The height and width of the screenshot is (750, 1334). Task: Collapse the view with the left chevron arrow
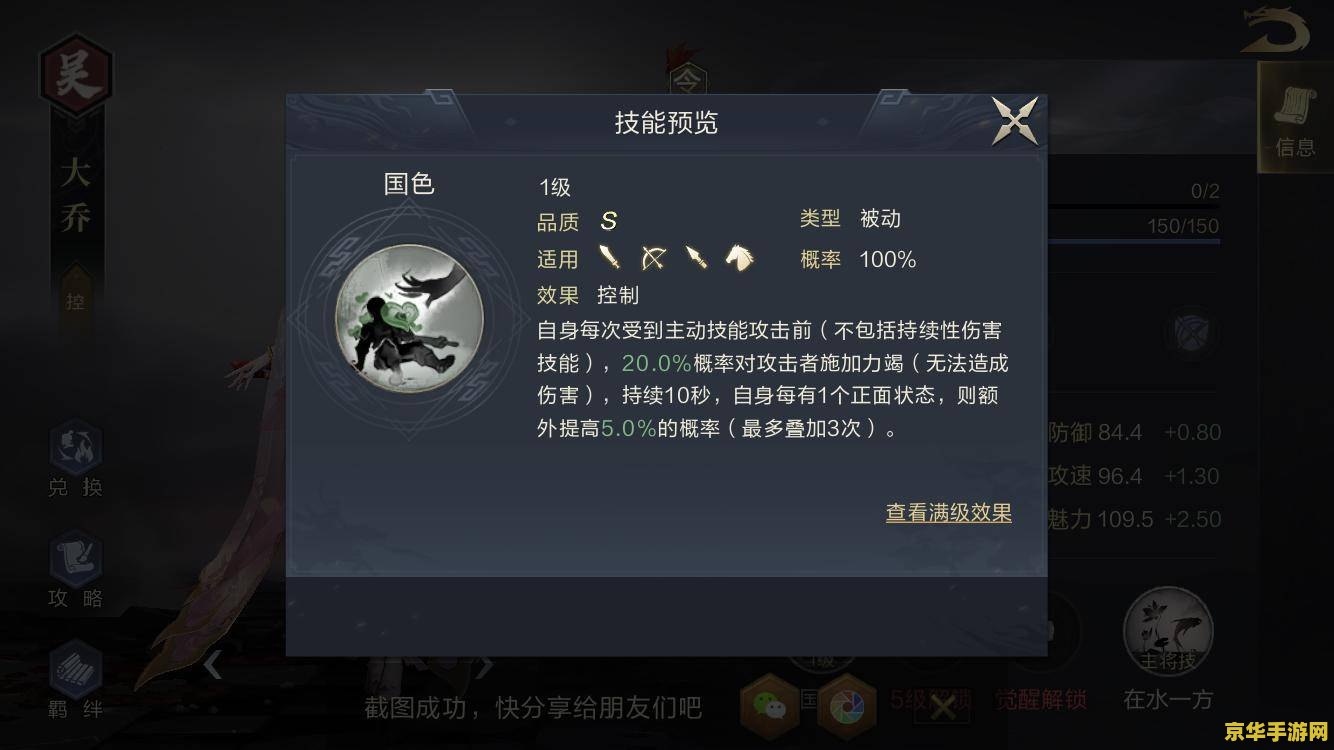click(x=215, y=665)
